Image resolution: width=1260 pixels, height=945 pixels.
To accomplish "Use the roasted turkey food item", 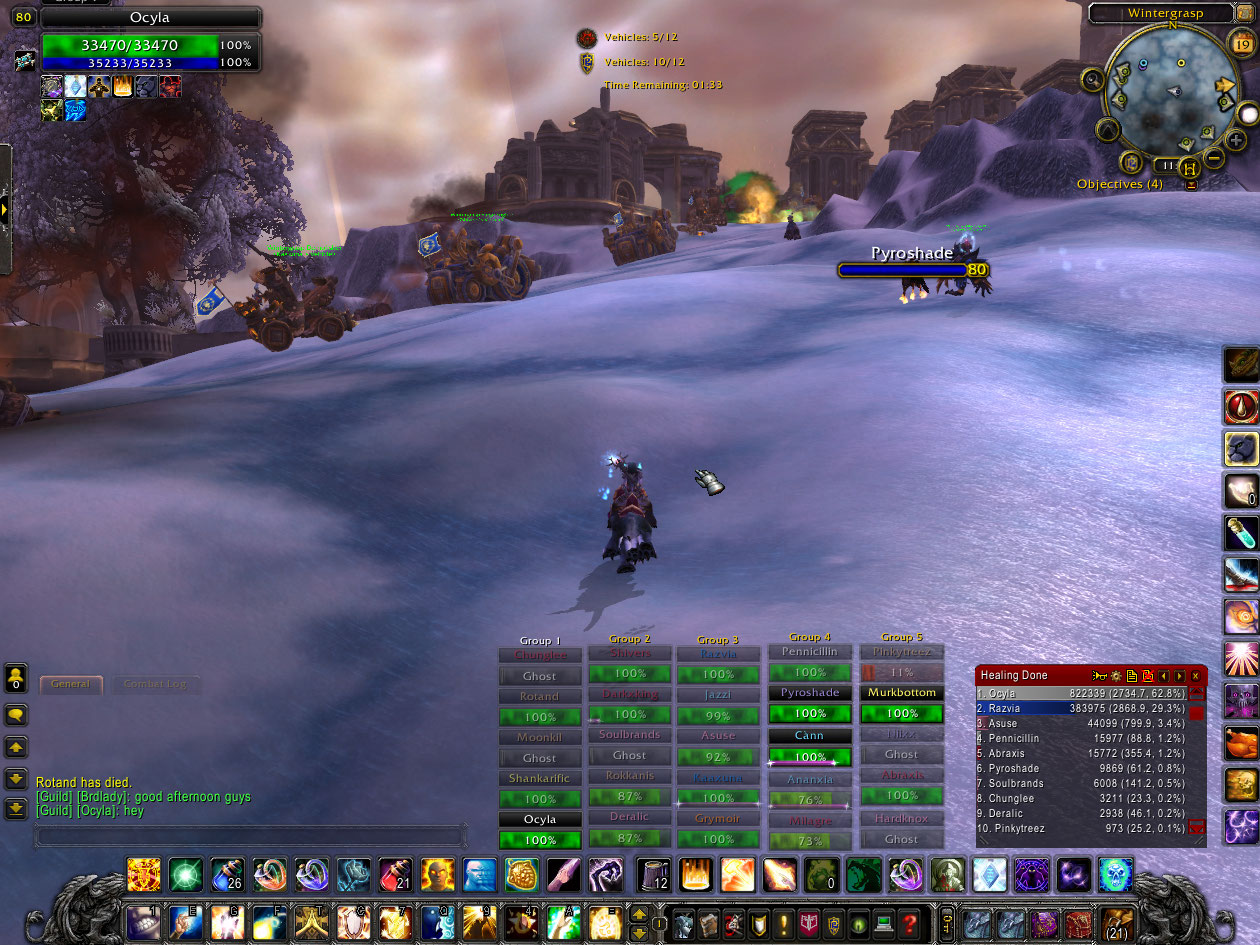I will 1241,743.
